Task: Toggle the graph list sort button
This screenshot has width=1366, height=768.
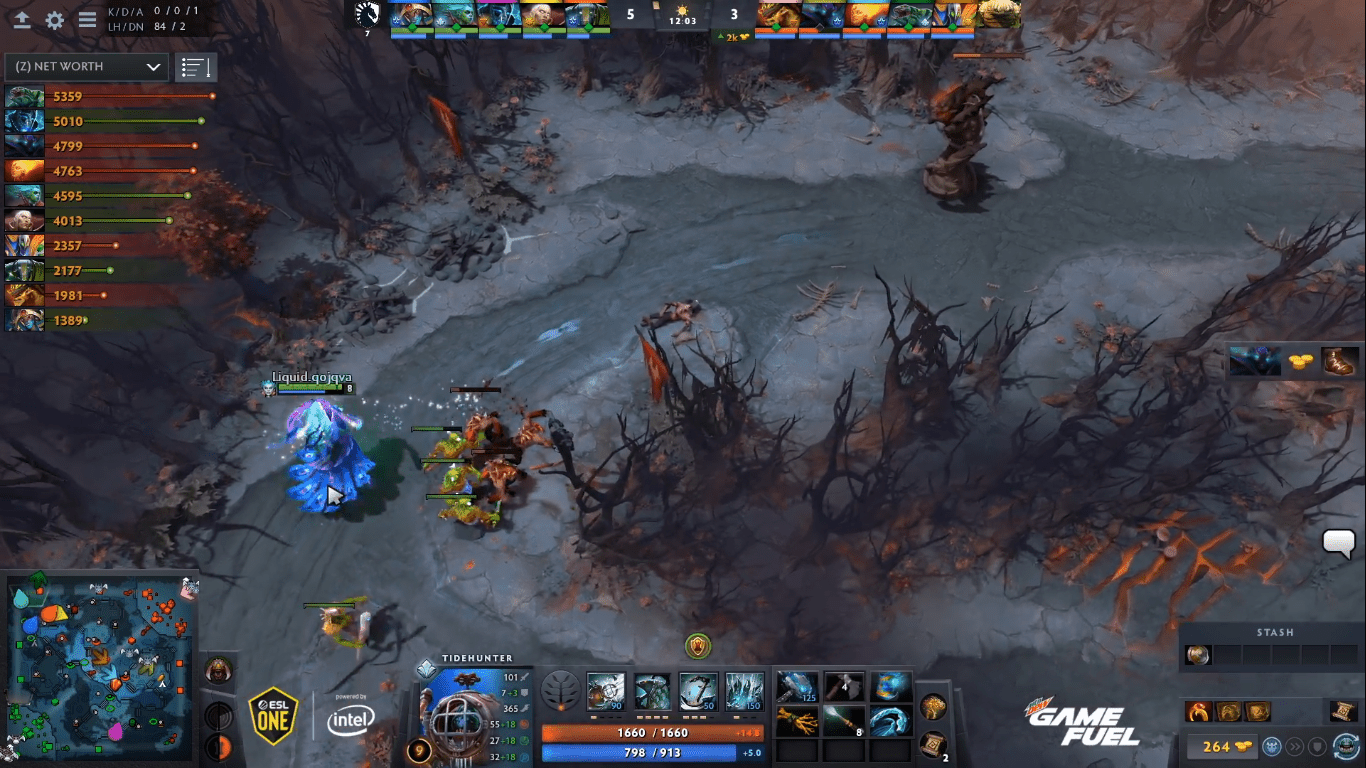Action: click(195, 68)
